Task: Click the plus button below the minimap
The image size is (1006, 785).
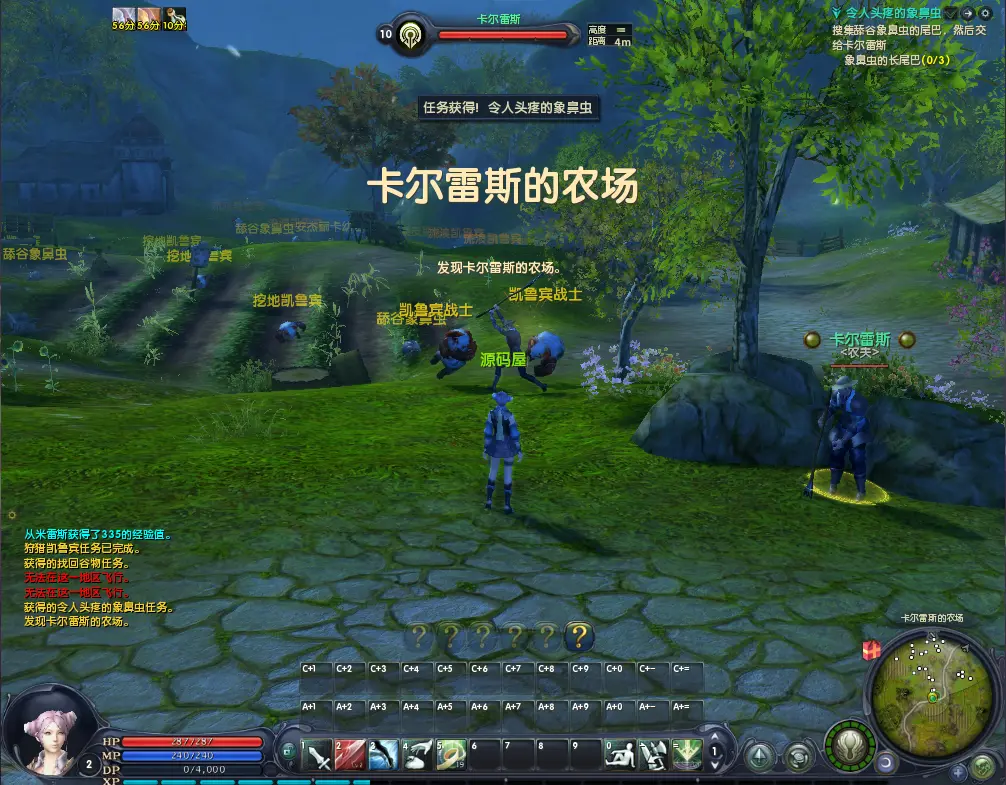Action: (958, 771)
